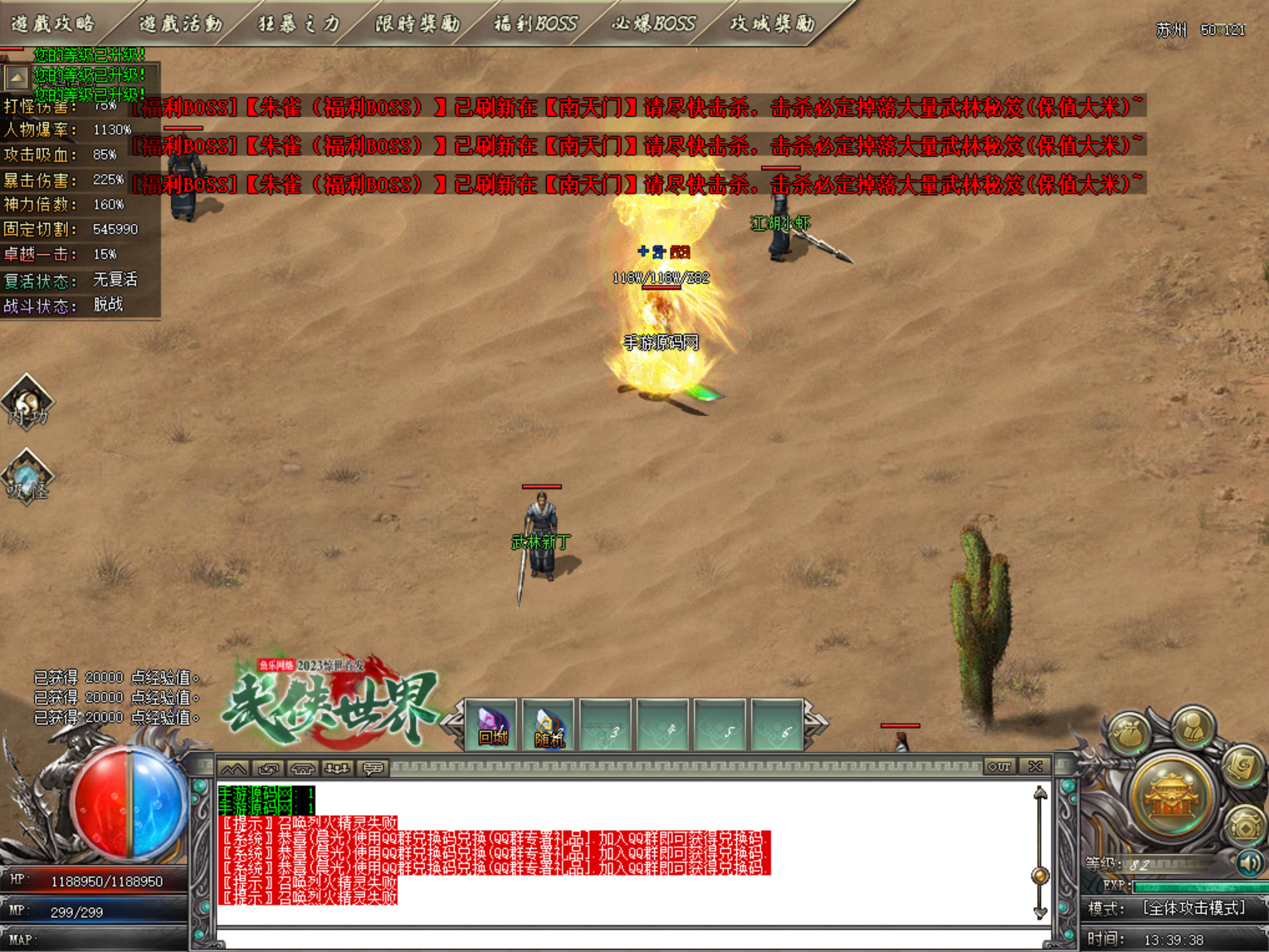The image size is (1269, 952).
Task: Open the 内功 inner power icon
Action: [x=27, y=403]
